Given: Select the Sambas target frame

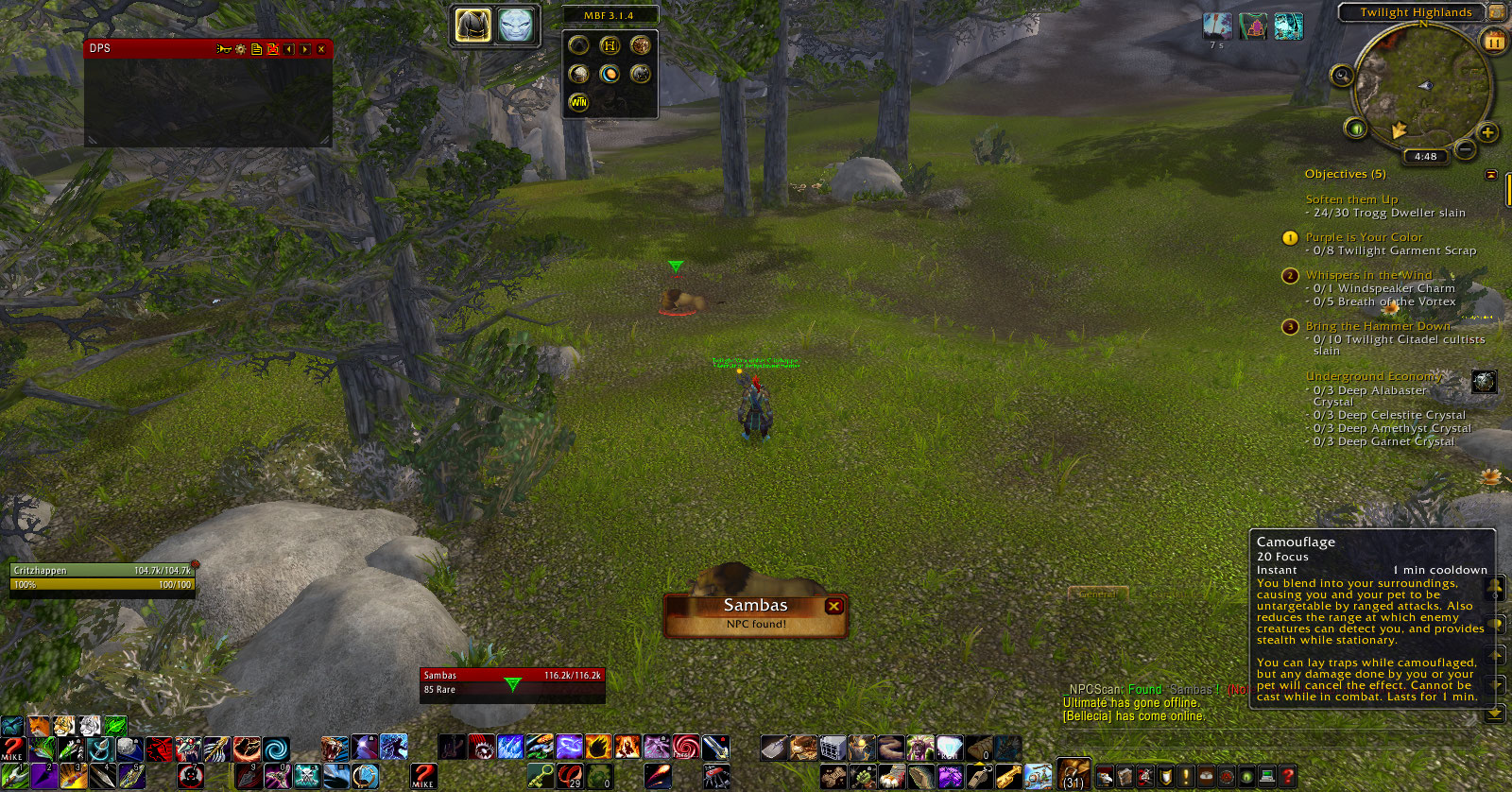Looking at the screenshot, I should coord(511,682).
